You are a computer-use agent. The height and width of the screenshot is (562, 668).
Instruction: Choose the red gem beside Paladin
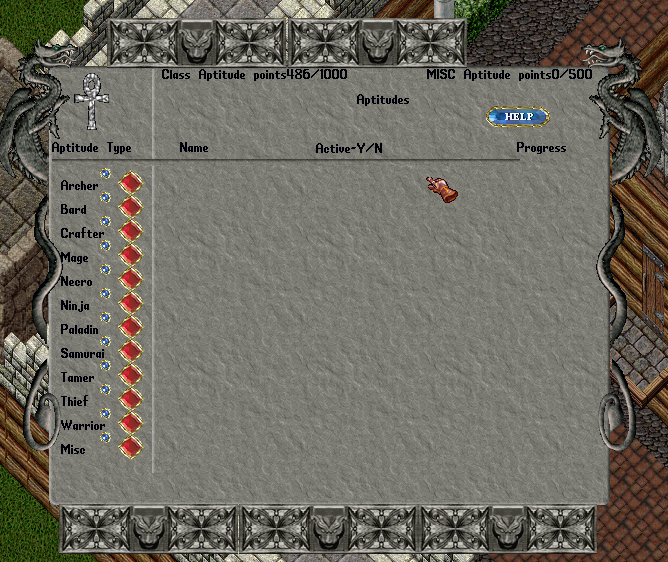click(x=131, y=329)
